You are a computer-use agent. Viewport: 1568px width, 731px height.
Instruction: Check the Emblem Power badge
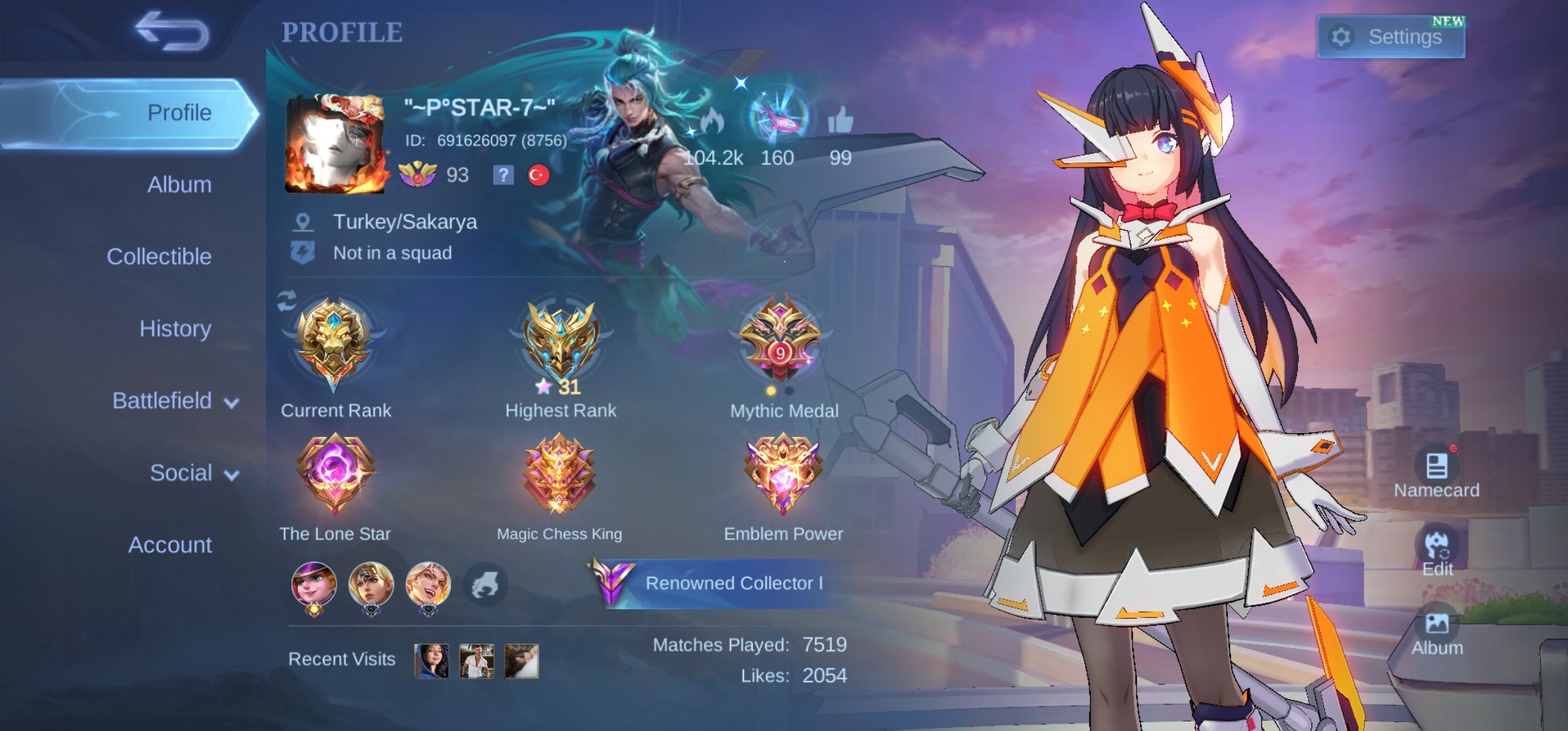pyautogui.click(x=783, y=474)
